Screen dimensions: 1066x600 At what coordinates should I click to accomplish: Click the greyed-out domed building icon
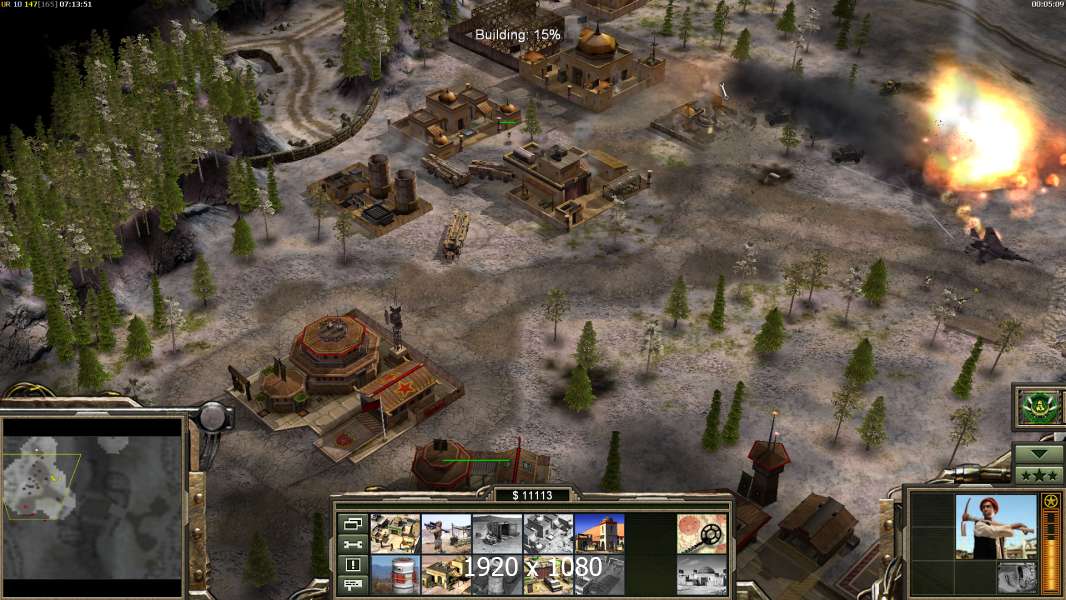click(702, 575)
